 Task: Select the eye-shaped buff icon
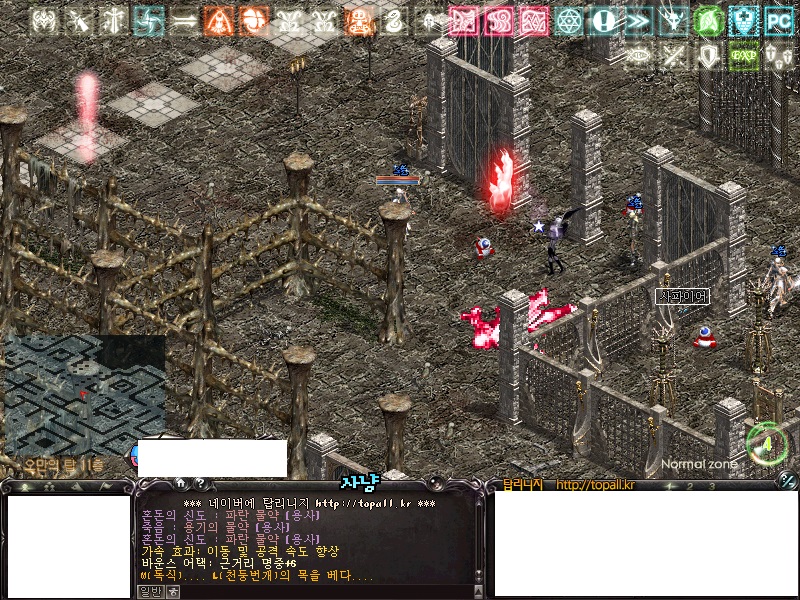638,56
